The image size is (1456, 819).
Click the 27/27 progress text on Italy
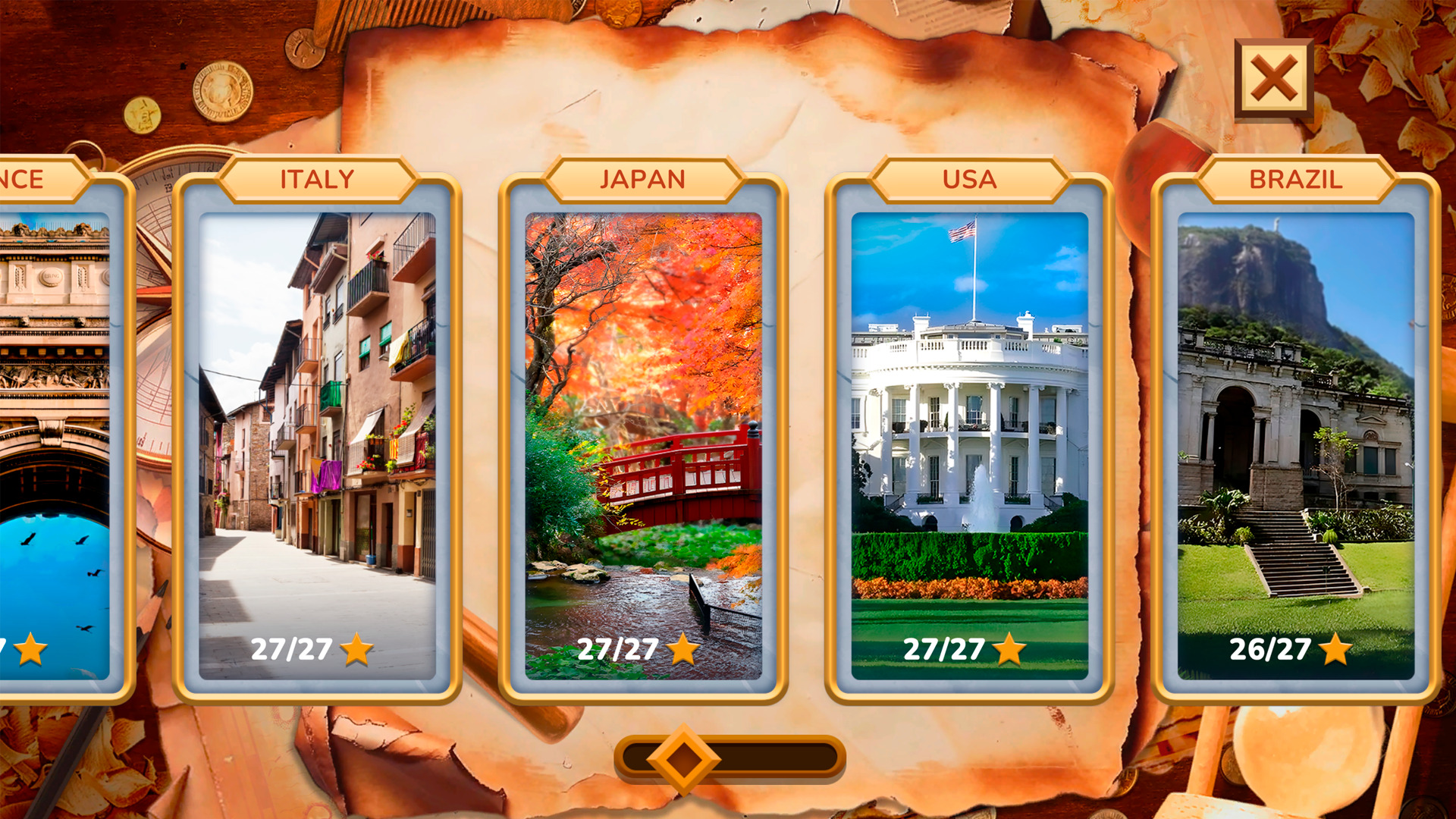(x=290, y=649)
